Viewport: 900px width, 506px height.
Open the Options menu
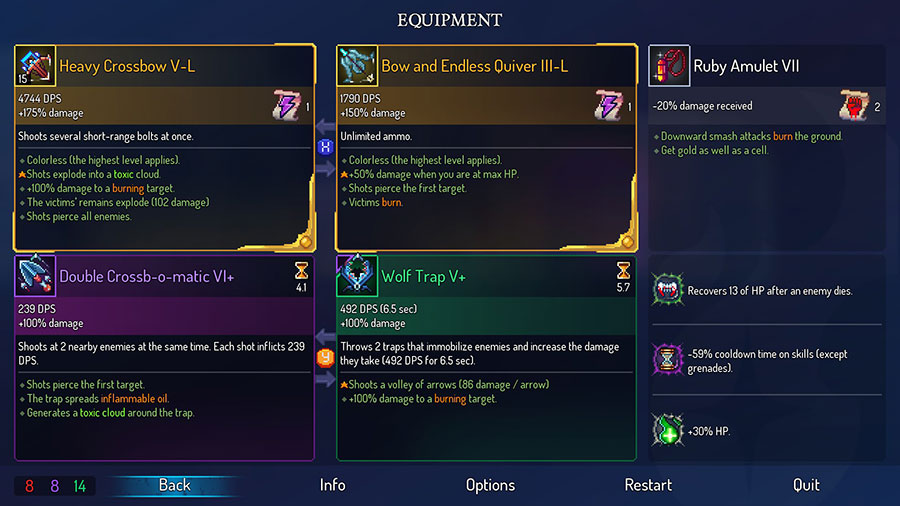click(490, 485)
